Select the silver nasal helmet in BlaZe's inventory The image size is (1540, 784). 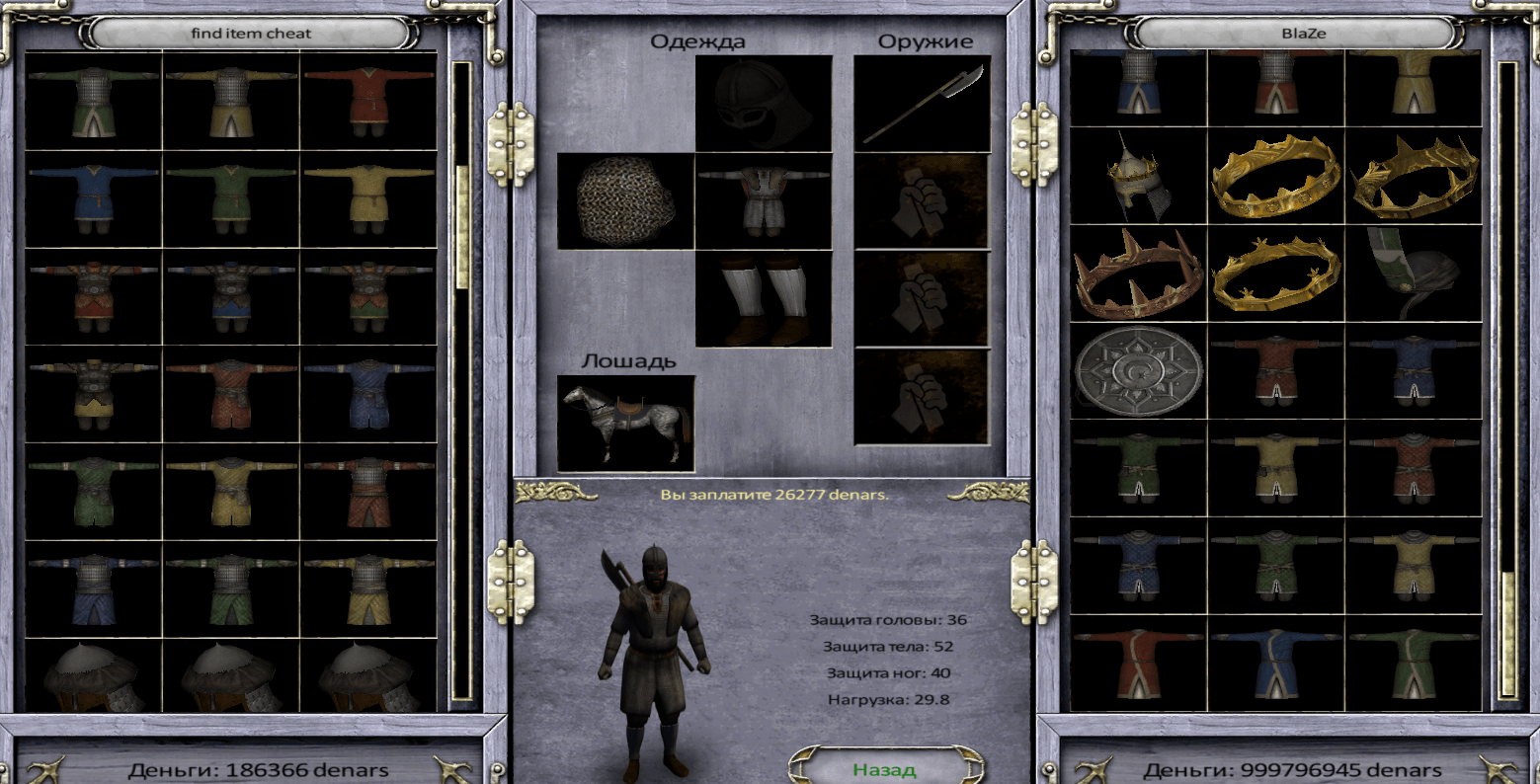pos(1138,176)
